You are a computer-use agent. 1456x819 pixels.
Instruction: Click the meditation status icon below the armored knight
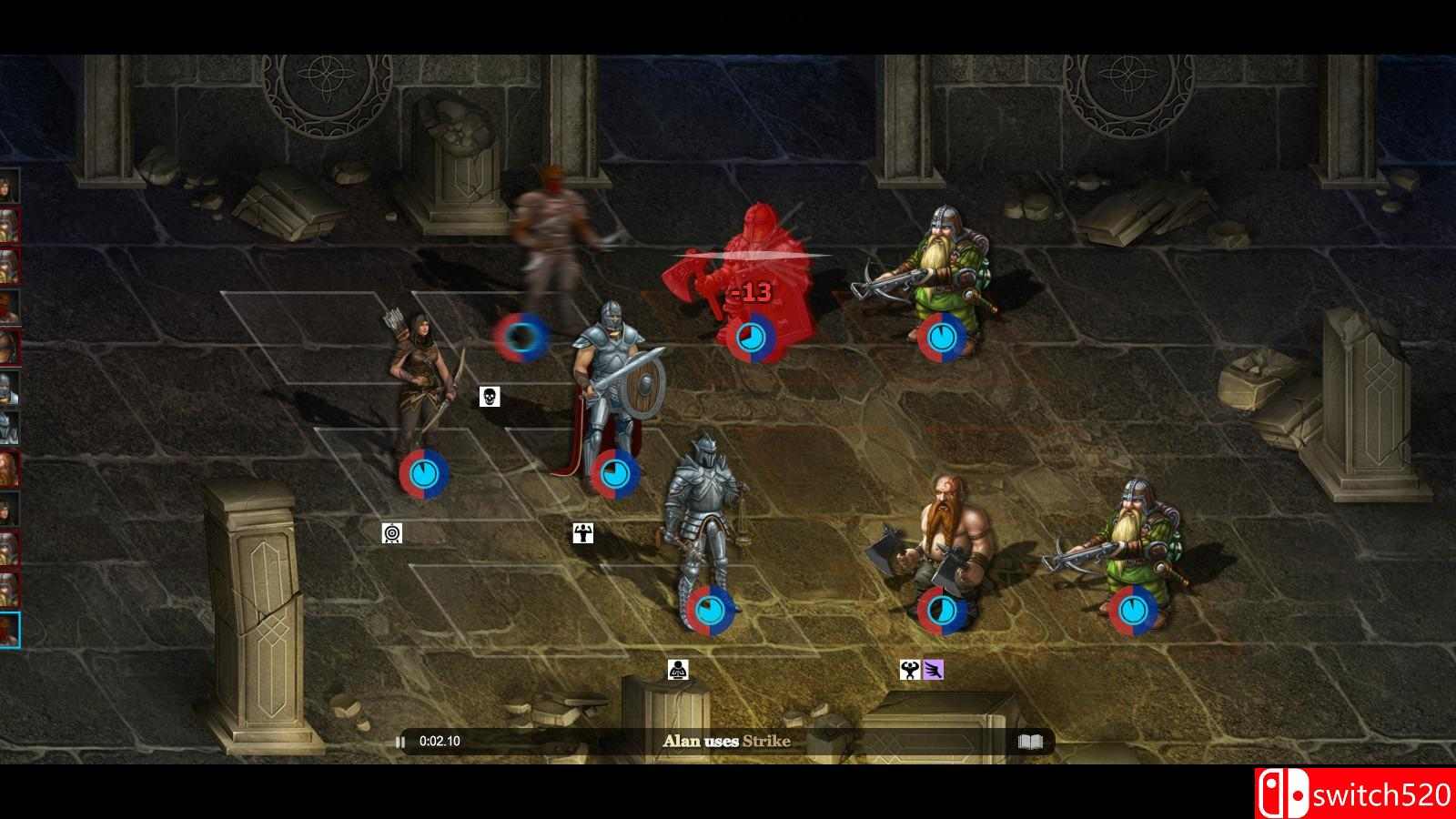680,671
